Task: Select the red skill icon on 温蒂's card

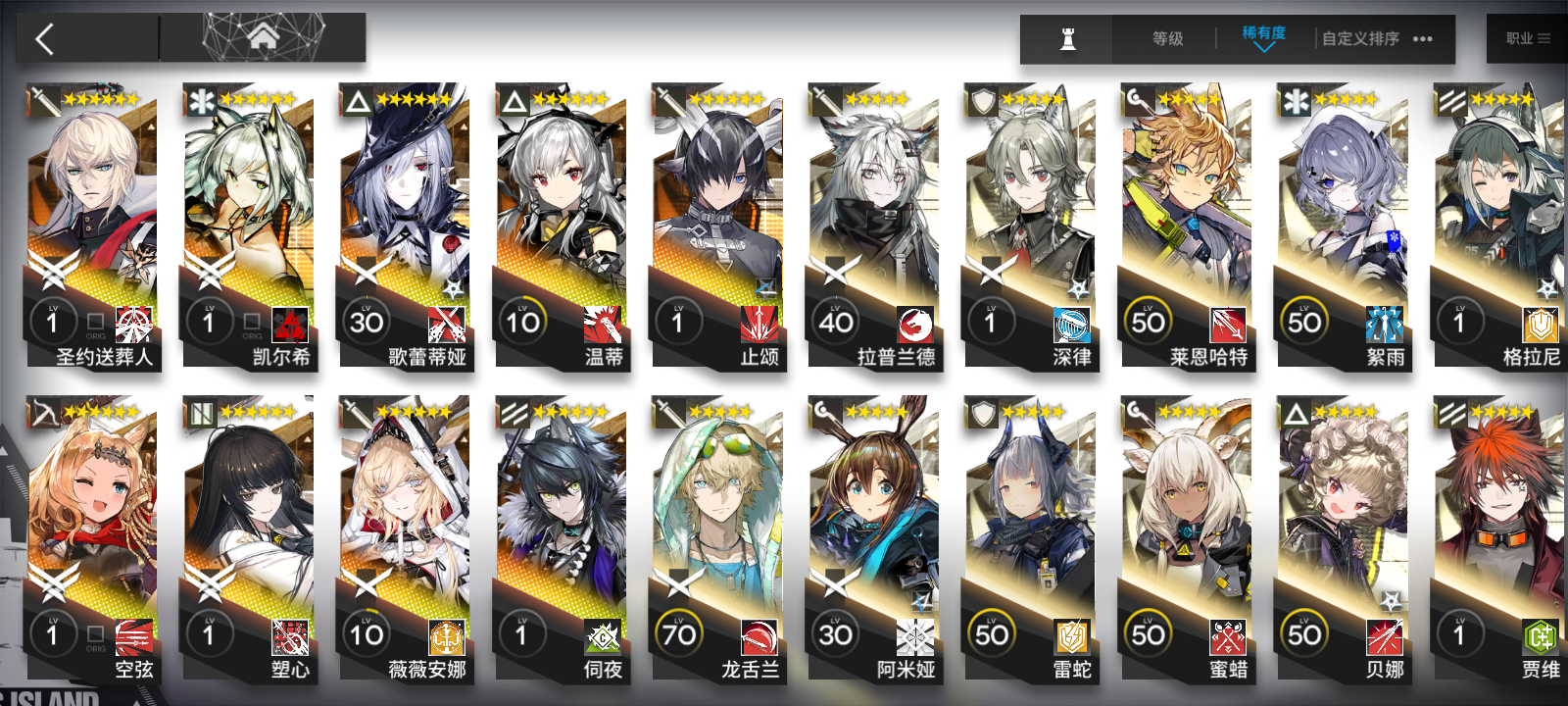Action: point(601,326)
